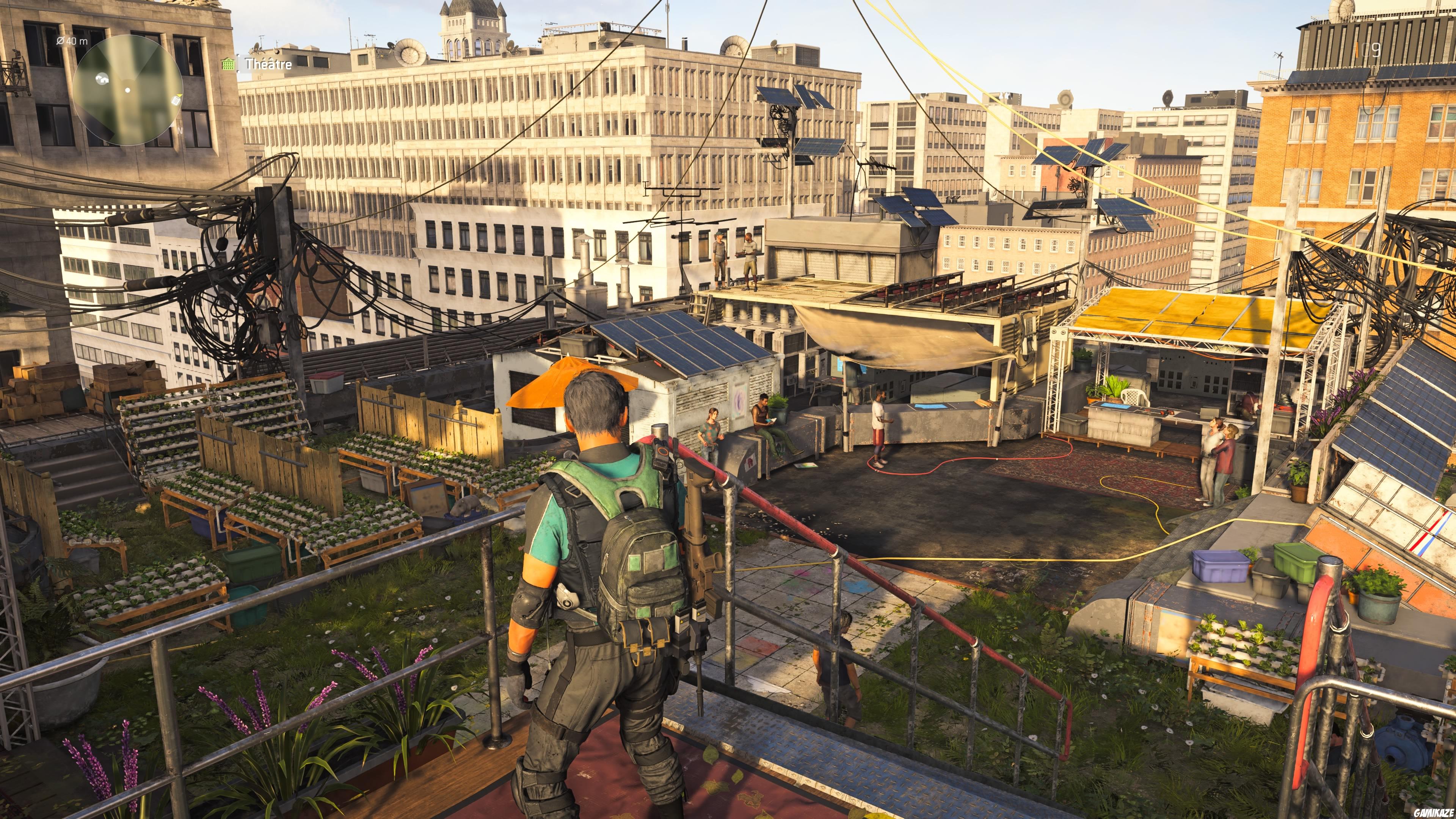
Task: Click the white player dot at minimap center
Action: click(127, 90)
